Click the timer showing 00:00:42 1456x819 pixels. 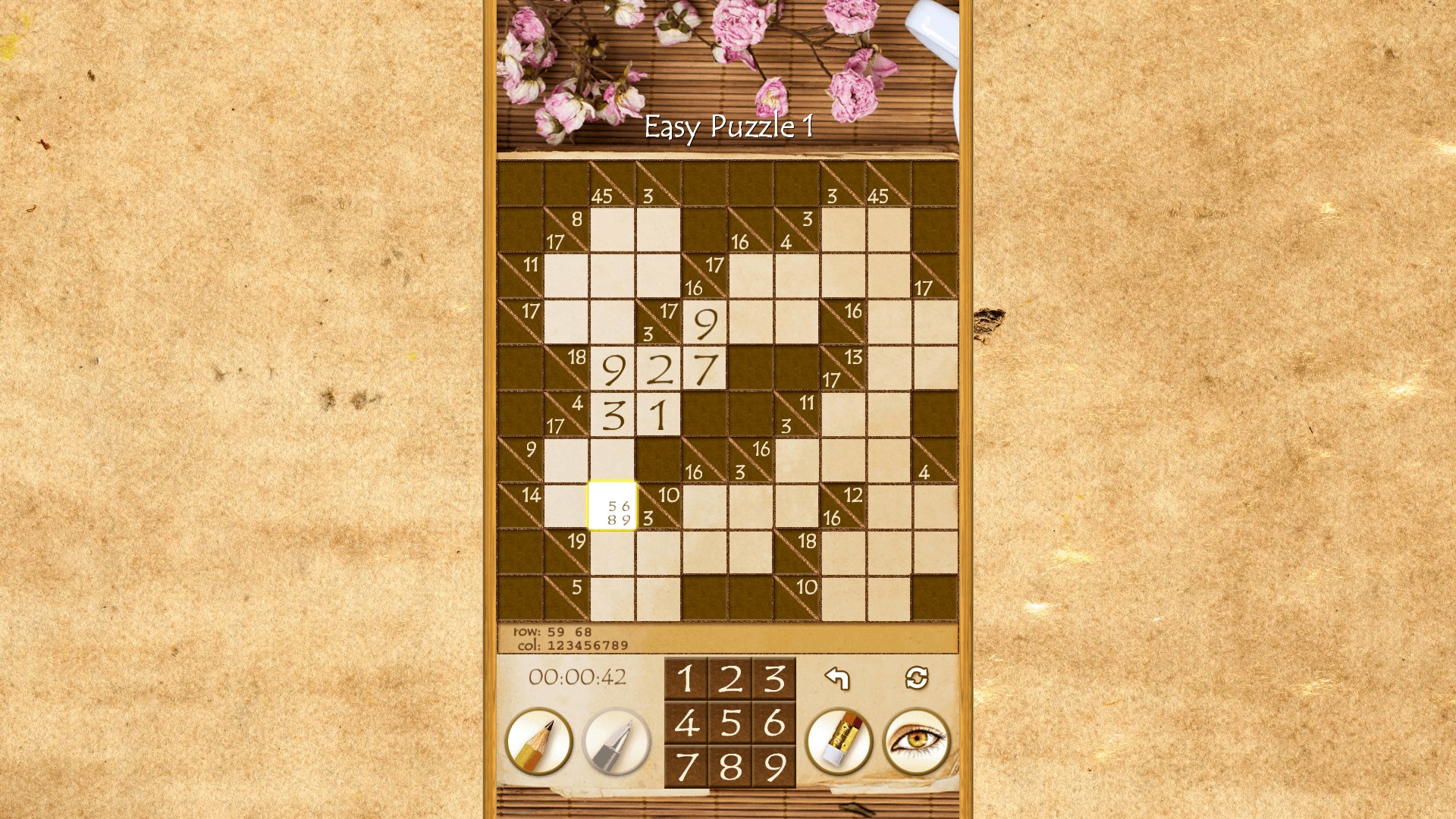click(x=579, y=679)
